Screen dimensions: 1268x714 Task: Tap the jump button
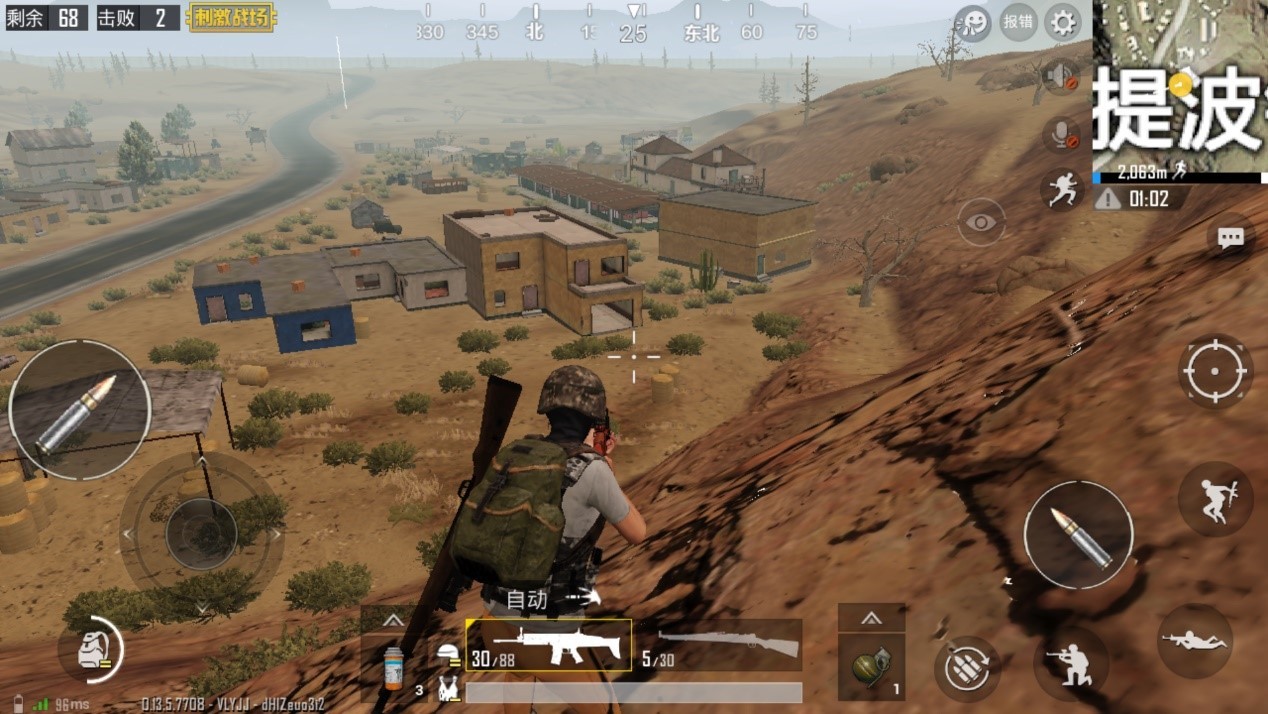pyautogui.click(x=1214, y=499)
